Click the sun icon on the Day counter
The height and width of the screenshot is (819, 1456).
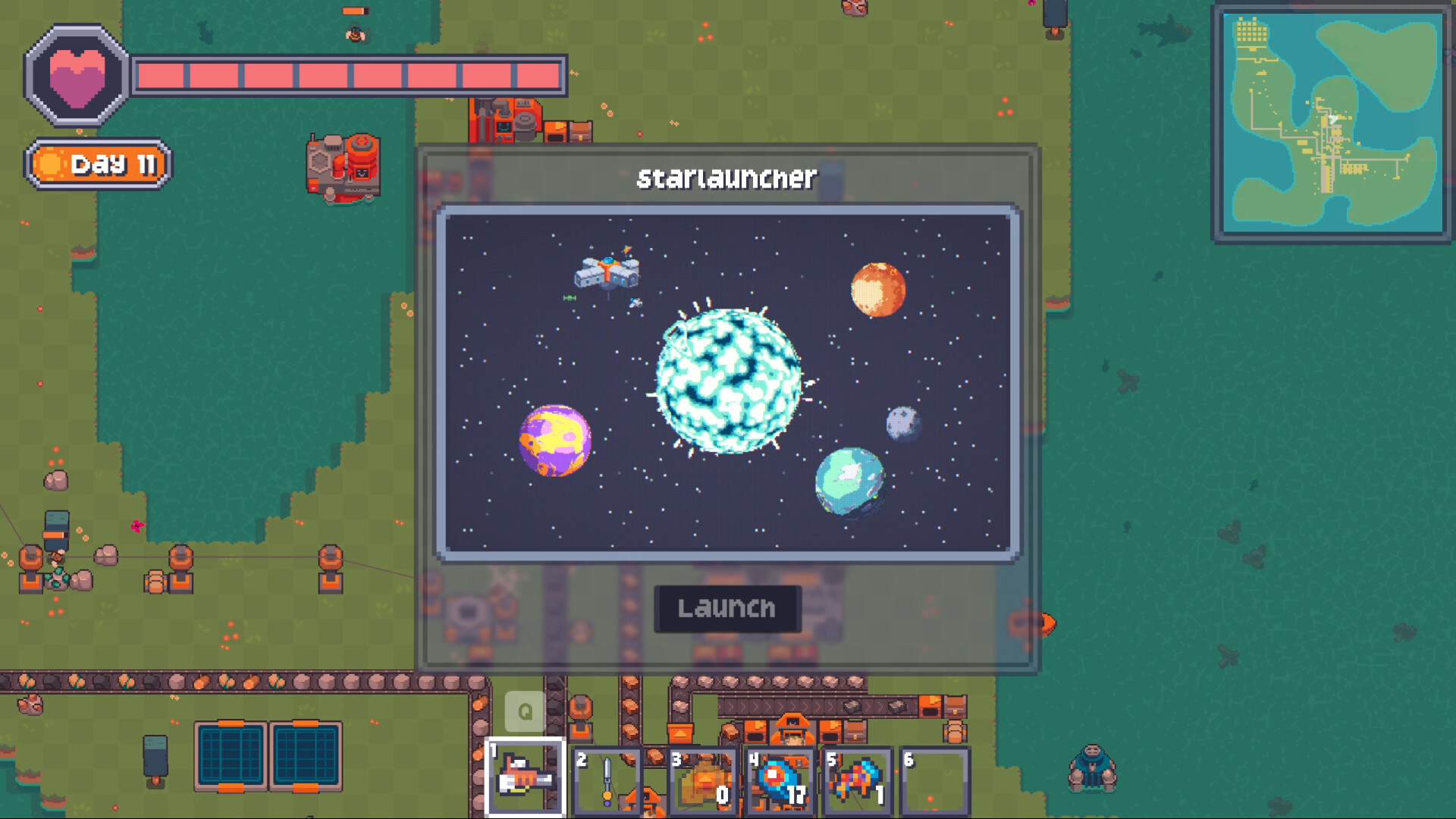(x=50, y=162)
